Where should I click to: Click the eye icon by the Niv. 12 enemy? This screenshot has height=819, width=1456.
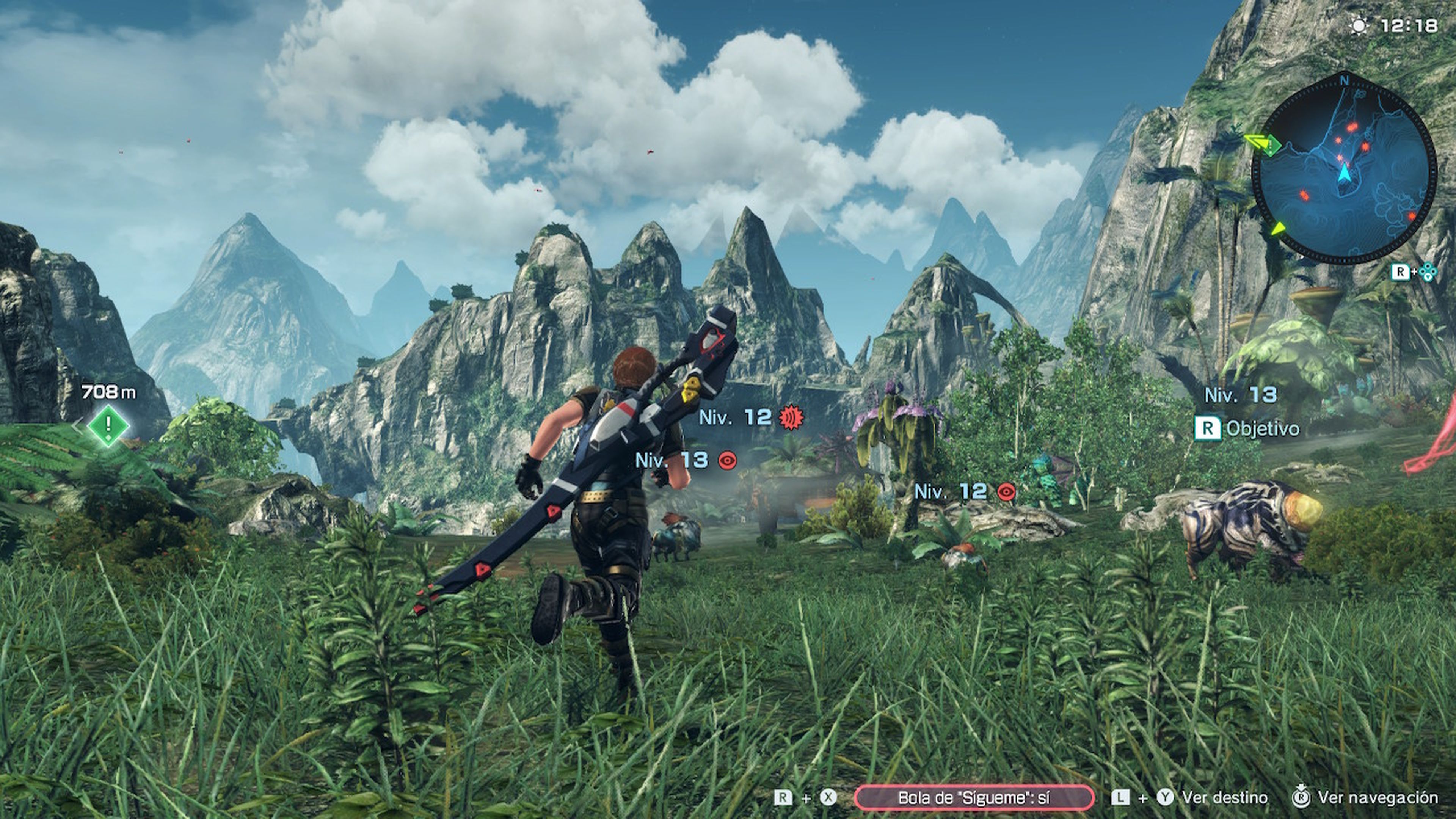coord(1007,493)
